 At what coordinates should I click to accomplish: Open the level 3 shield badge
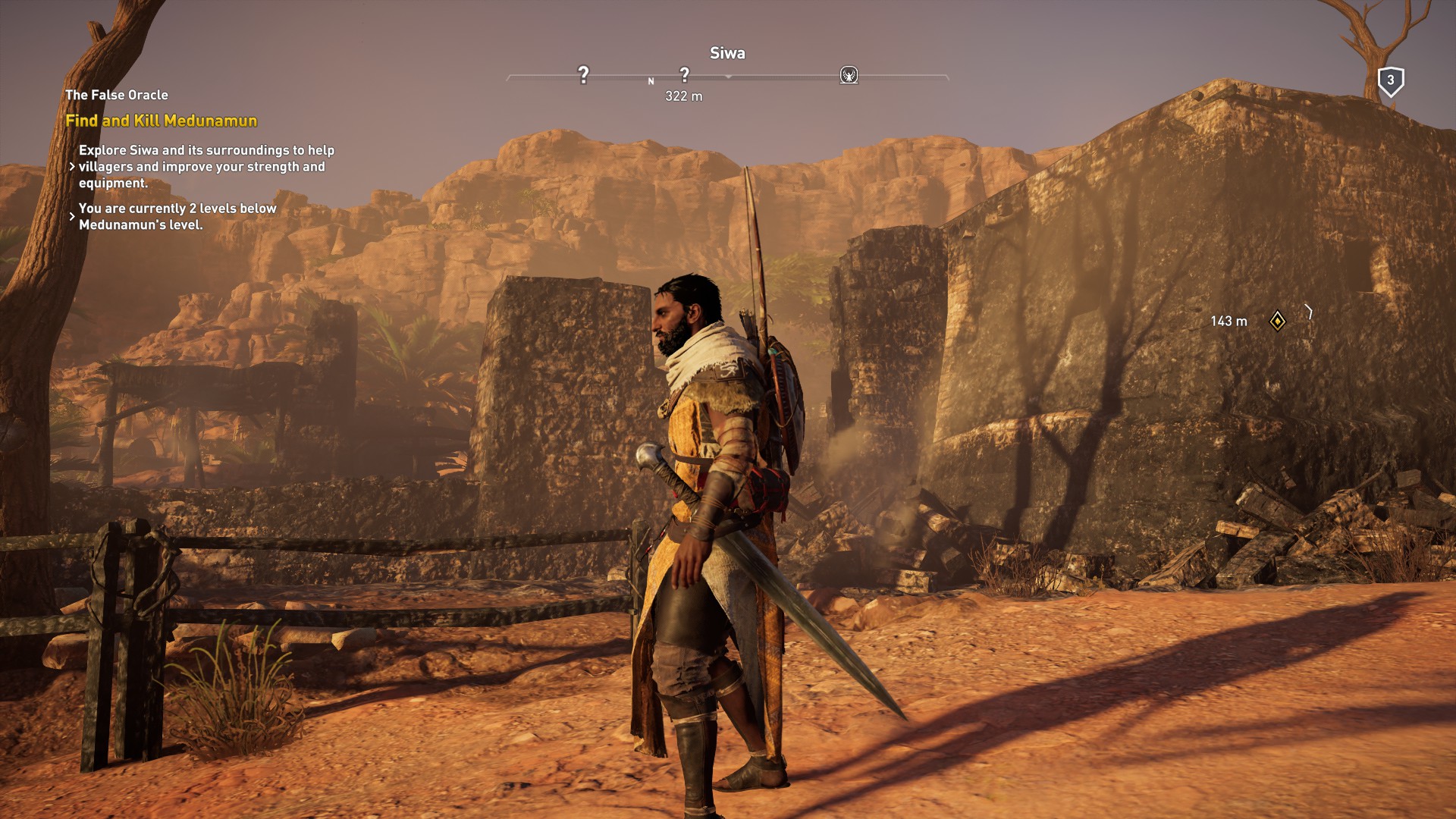tap(1390, 80)
